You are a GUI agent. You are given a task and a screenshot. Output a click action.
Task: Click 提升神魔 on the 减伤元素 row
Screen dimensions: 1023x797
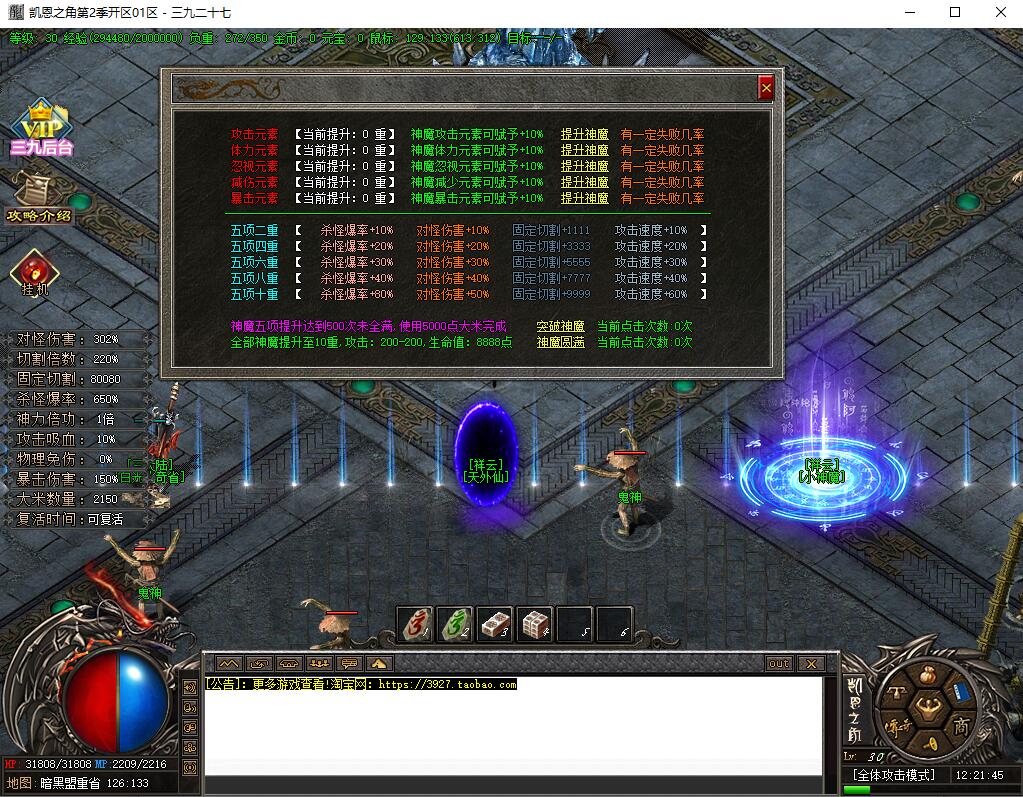584,182
